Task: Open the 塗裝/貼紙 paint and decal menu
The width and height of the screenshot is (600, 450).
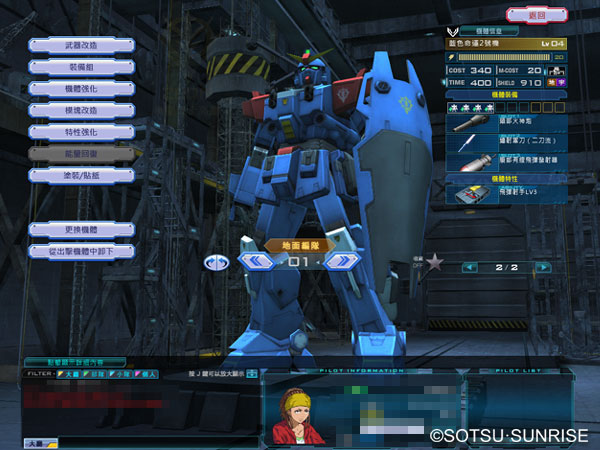Action: pyautogui.click(x=81, y=175)
